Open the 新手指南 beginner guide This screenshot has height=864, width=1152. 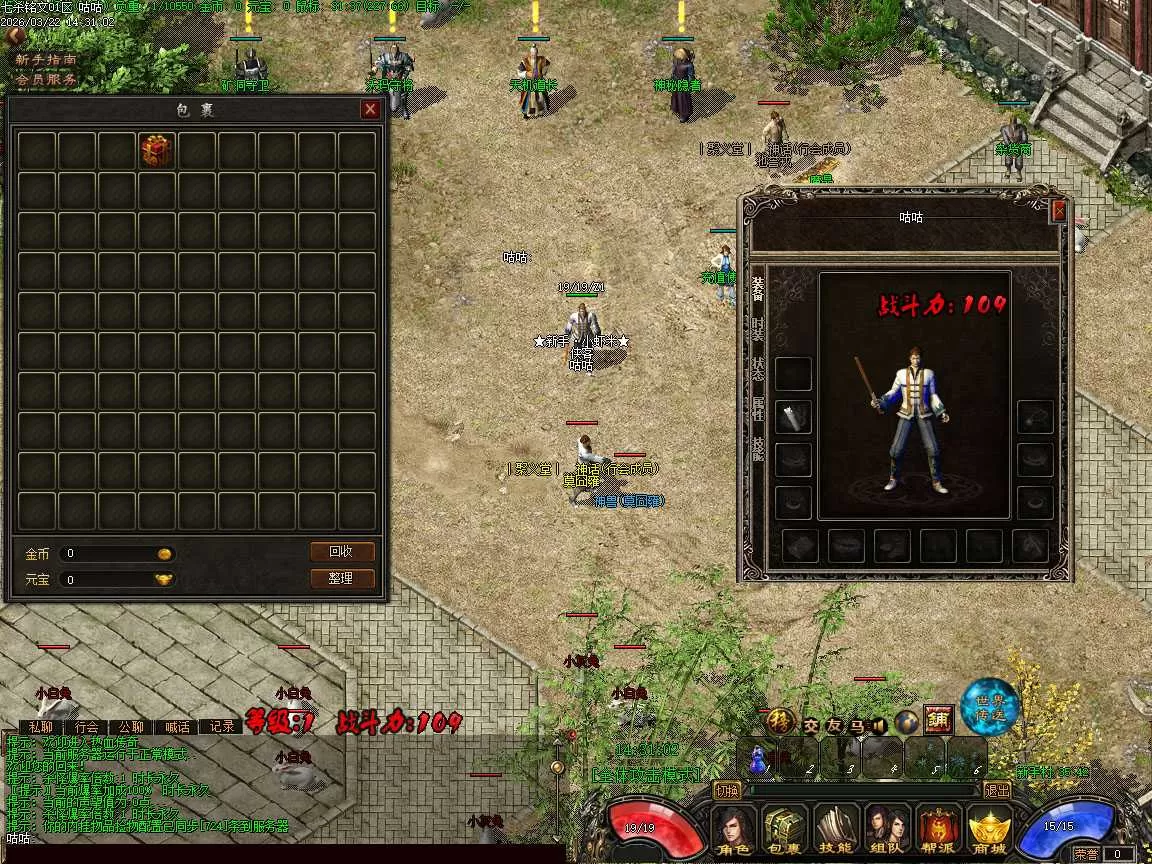pos(46,60)
